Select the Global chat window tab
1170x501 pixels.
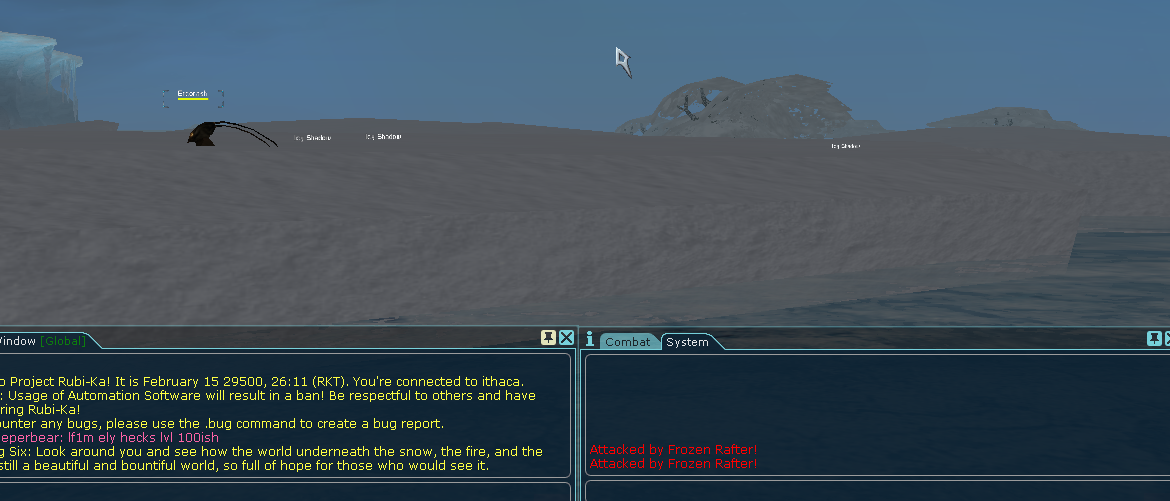coord(42,341)
